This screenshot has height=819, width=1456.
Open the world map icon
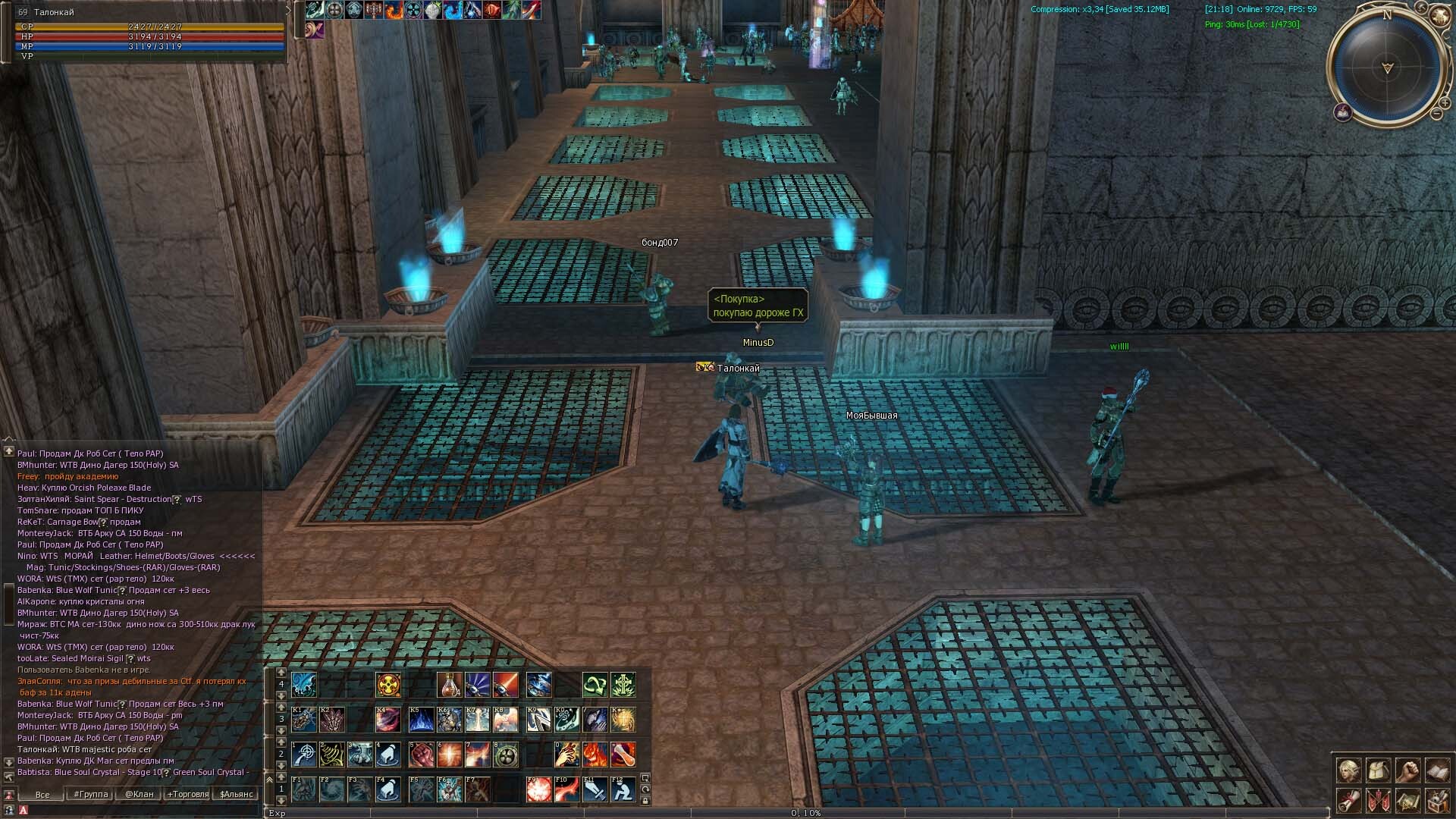pos(1407,800)
